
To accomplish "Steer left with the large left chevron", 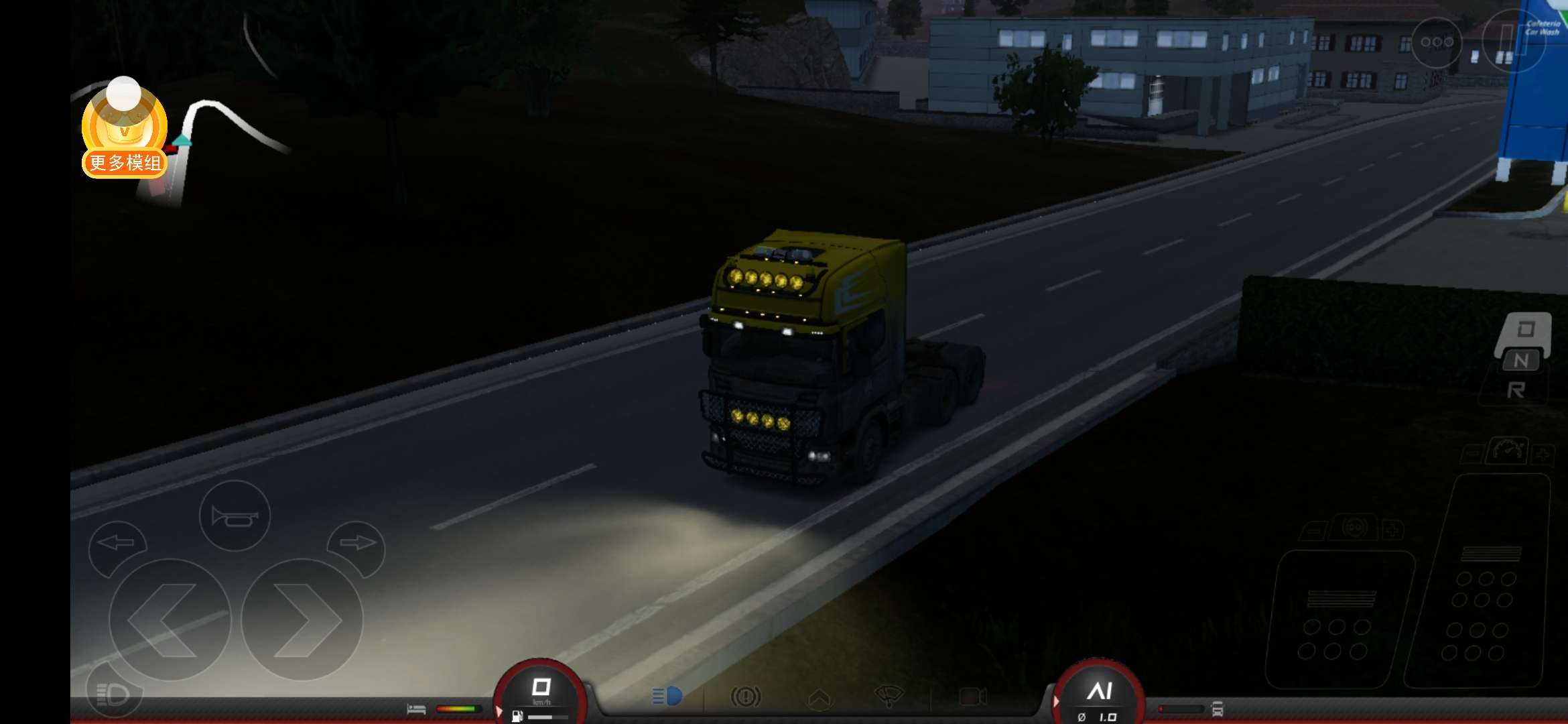I will (x=169, y=620).
